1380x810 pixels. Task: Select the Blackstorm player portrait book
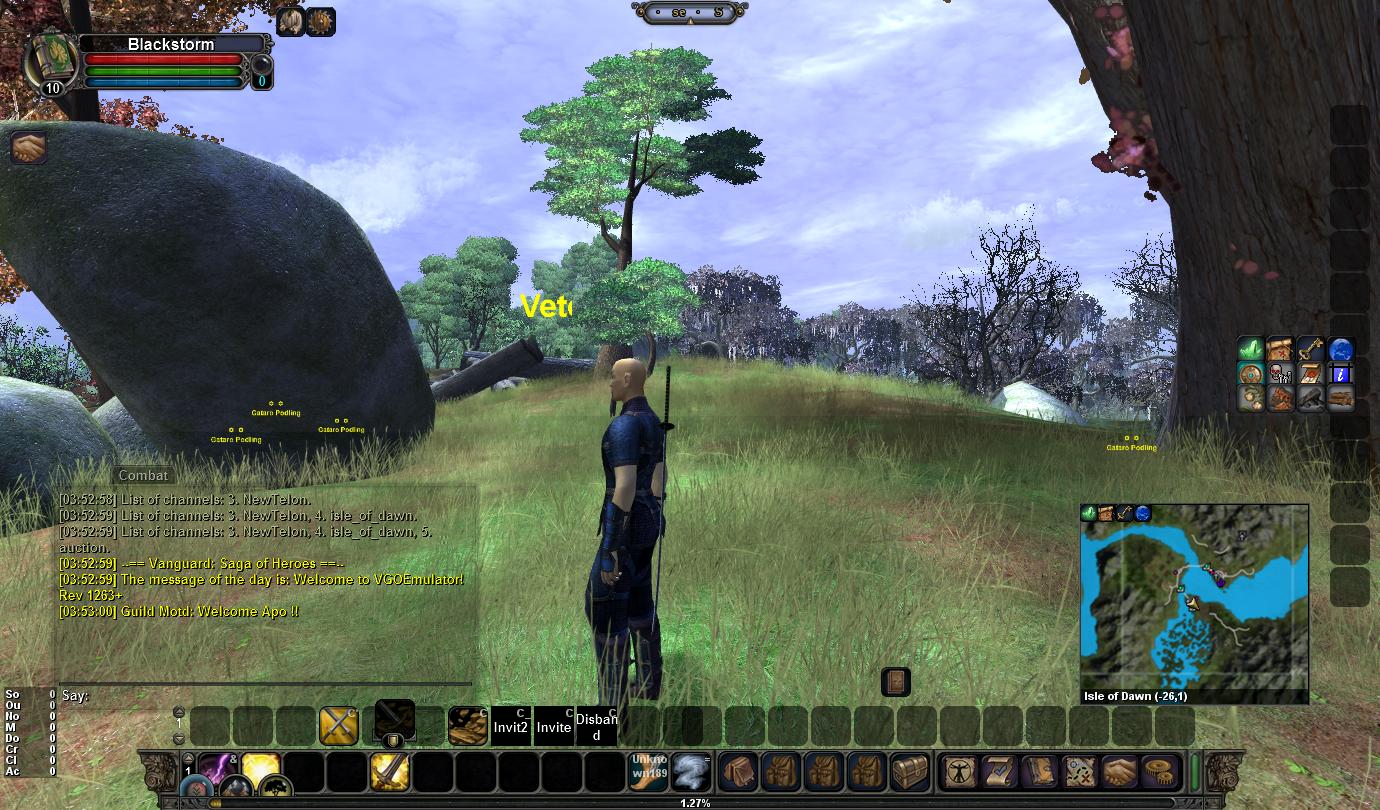(x=48, y=61)
